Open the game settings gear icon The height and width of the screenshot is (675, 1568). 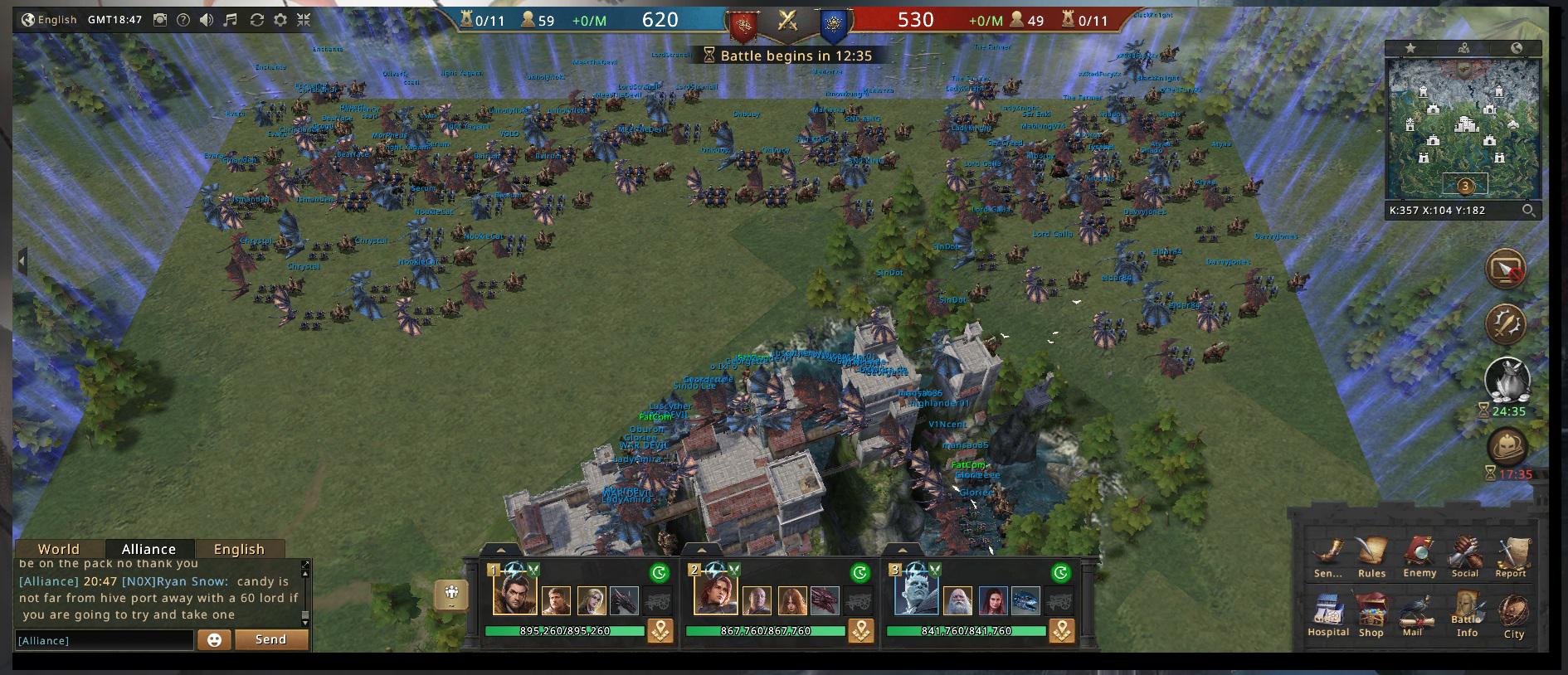pos(280,20)
